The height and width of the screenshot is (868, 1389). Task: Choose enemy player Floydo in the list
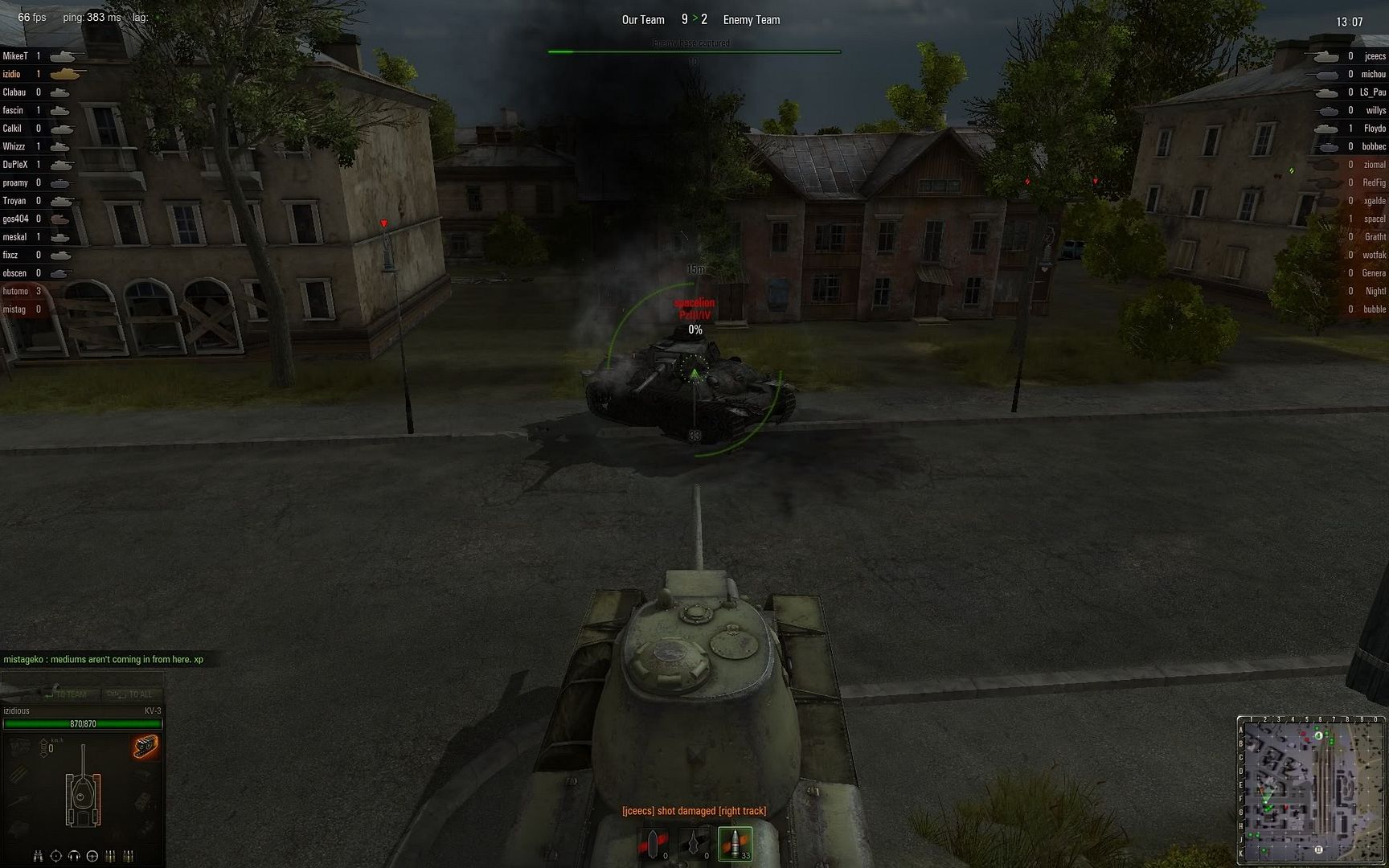(1375, 129)
